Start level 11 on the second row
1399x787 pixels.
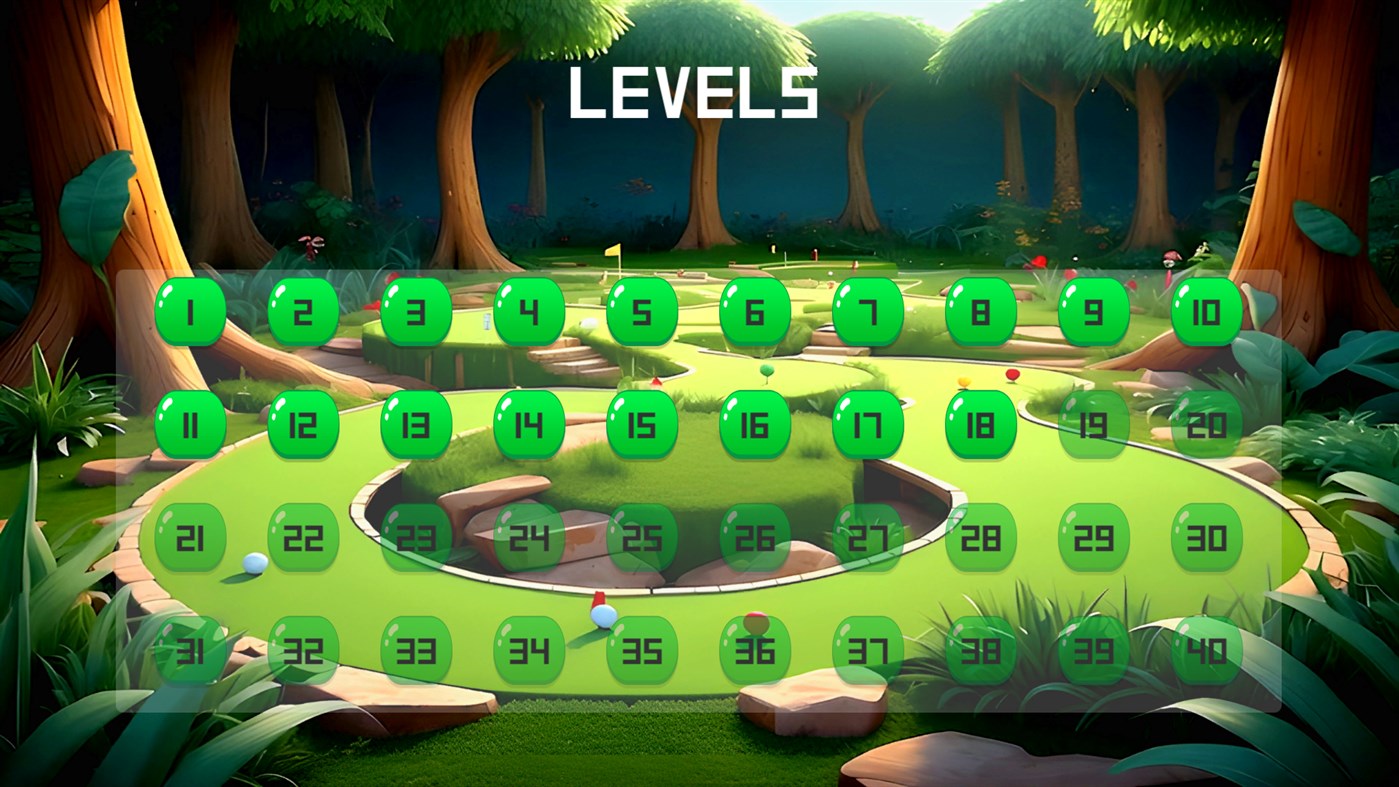click(x=190, y=425)
